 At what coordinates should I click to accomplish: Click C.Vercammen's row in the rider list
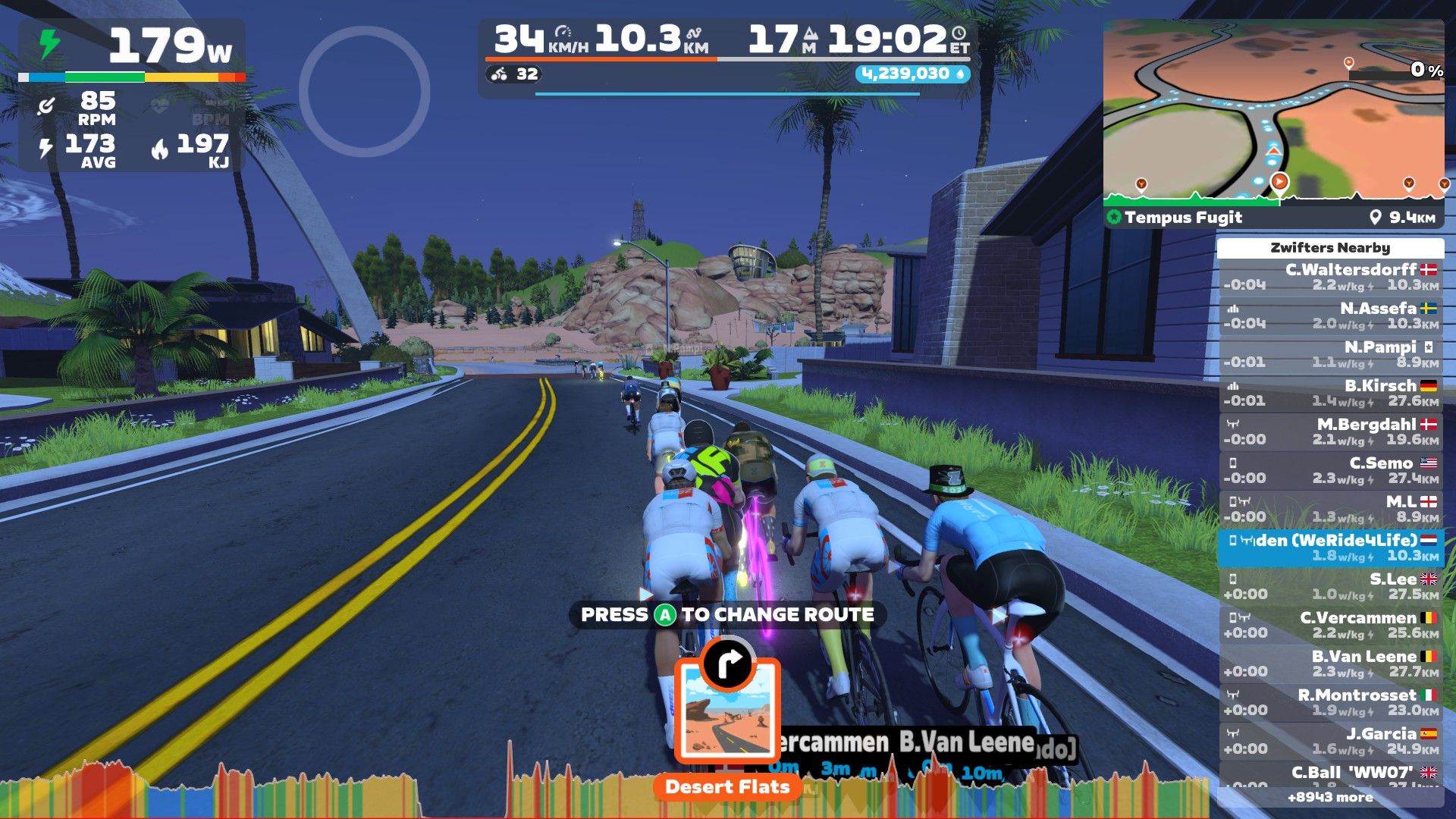tap(1330, 625)
